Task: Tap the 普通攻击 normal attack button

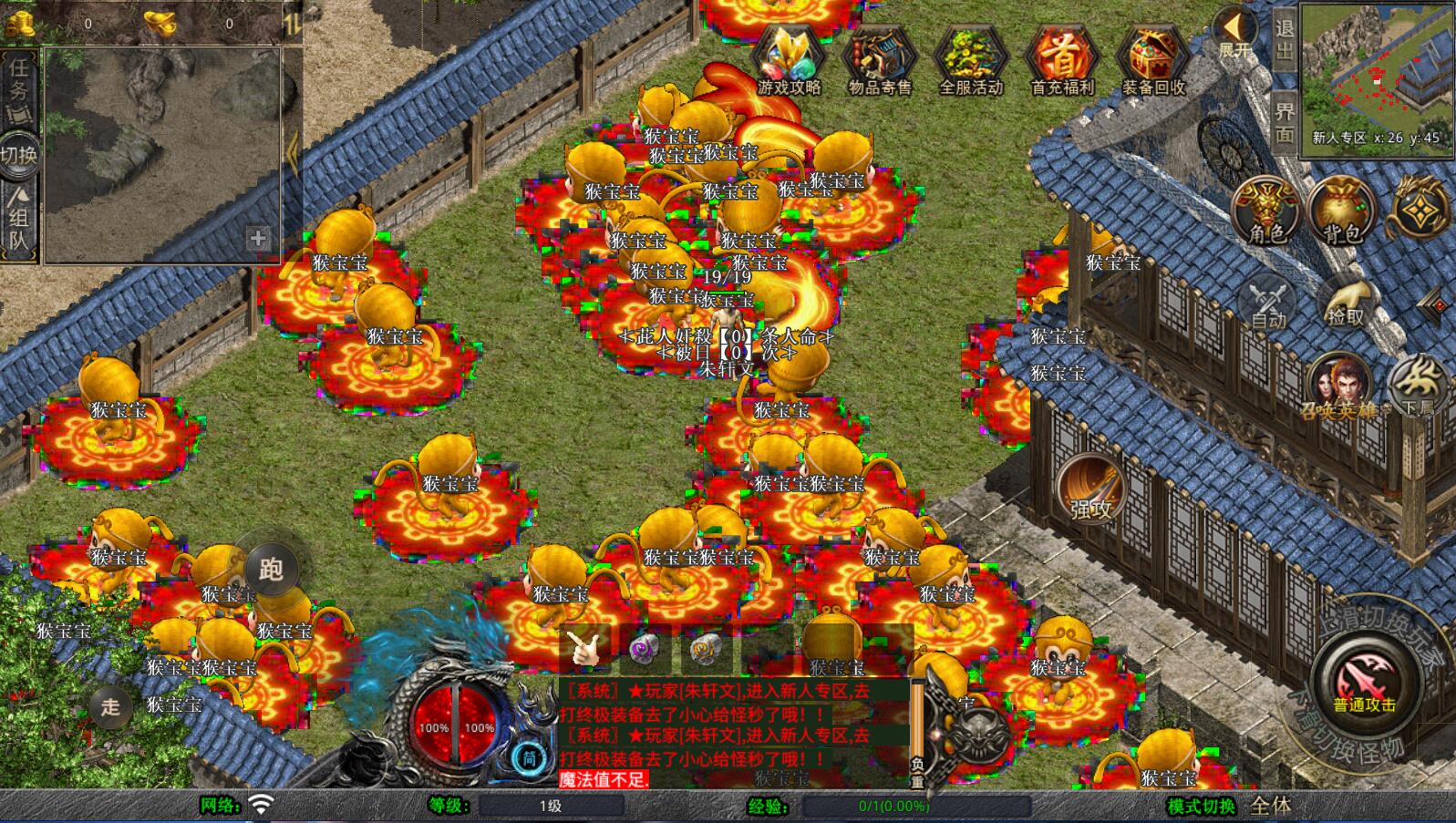Action: point(1365,684)
